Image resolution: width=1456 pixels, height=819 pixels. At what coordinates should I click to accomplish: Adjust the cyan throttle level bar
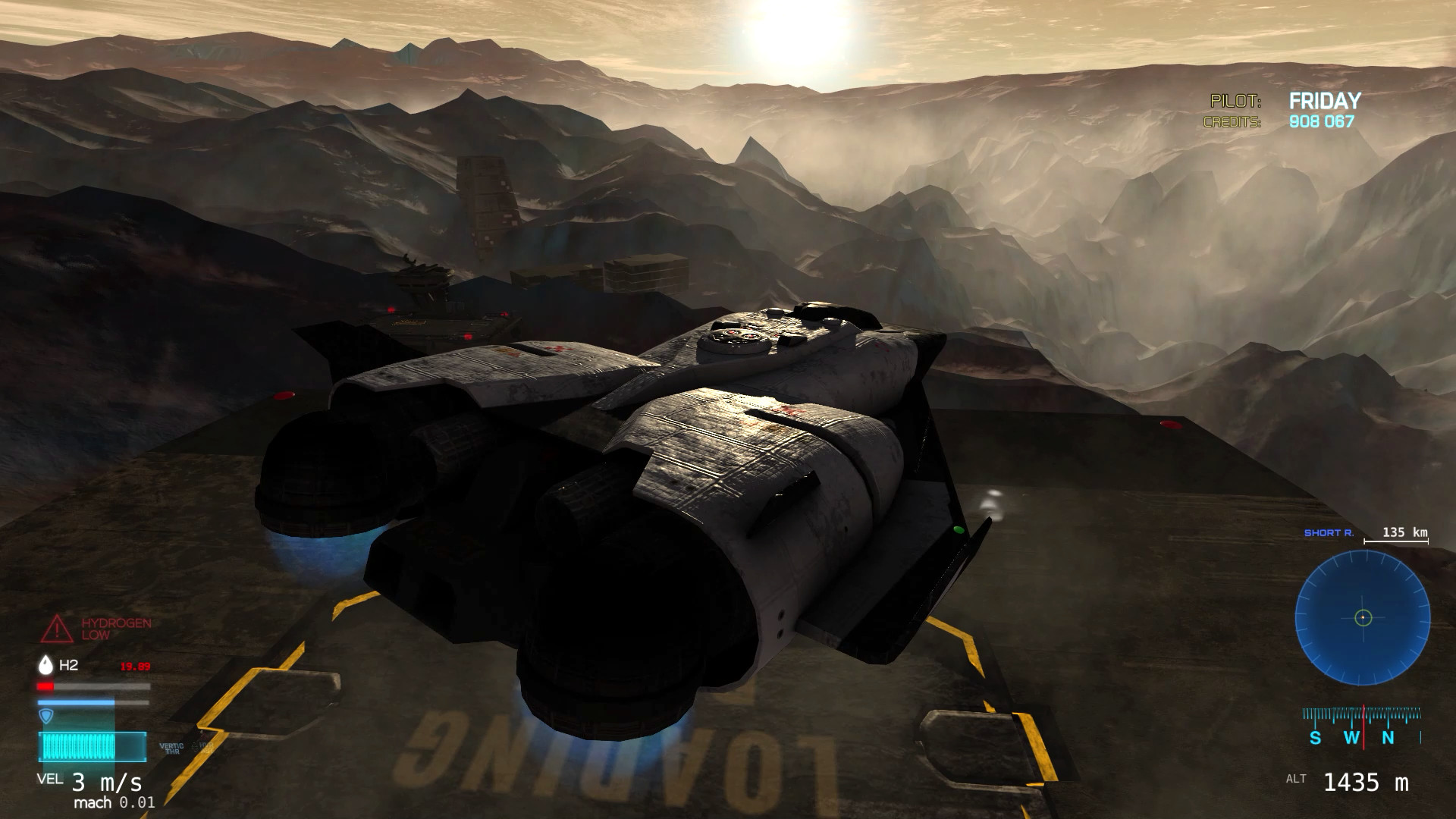tap(92, 746)
